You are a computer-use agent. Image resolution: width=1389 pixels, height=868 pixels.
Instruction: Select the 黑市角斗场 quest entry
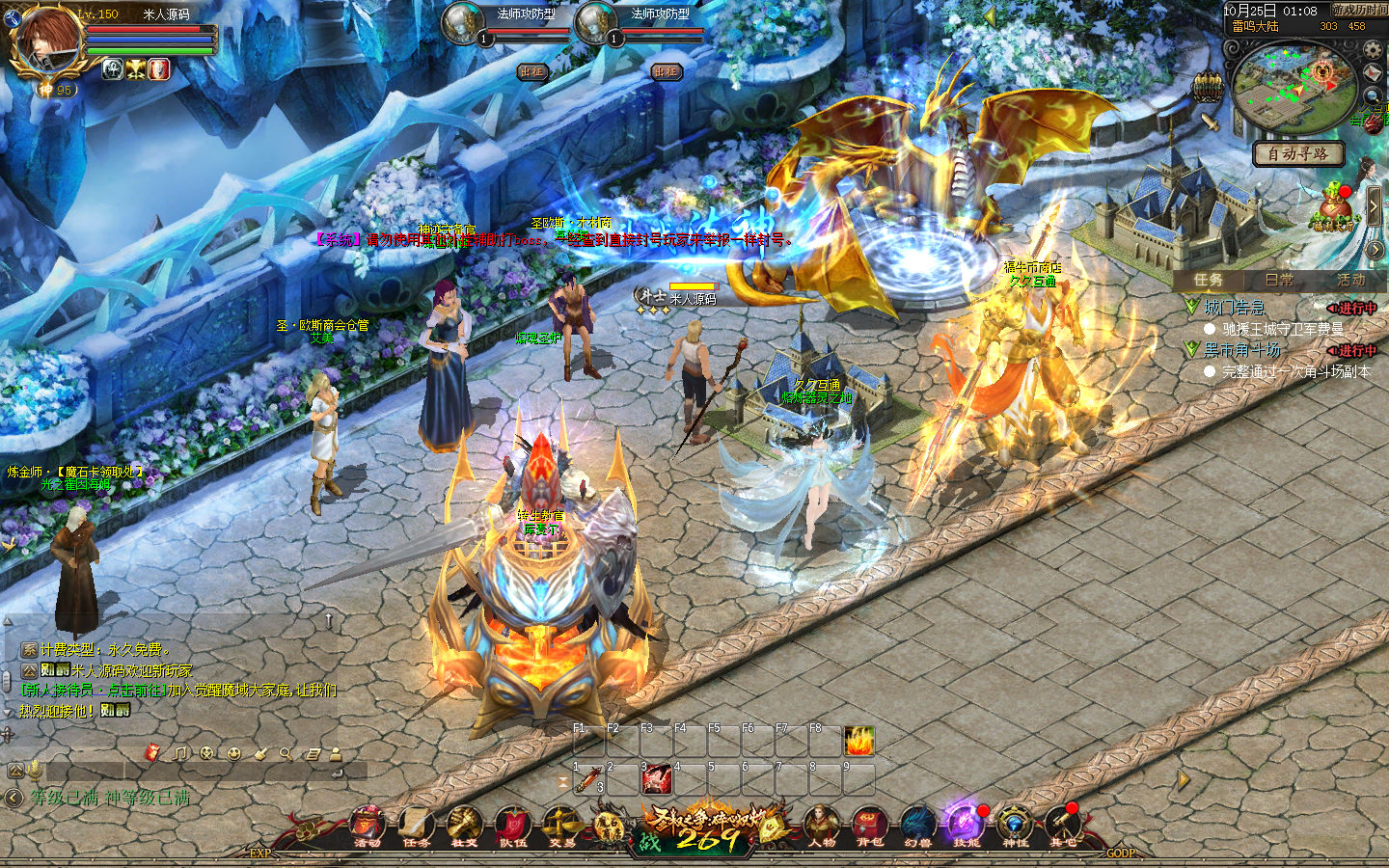(x=1241, y=350)
